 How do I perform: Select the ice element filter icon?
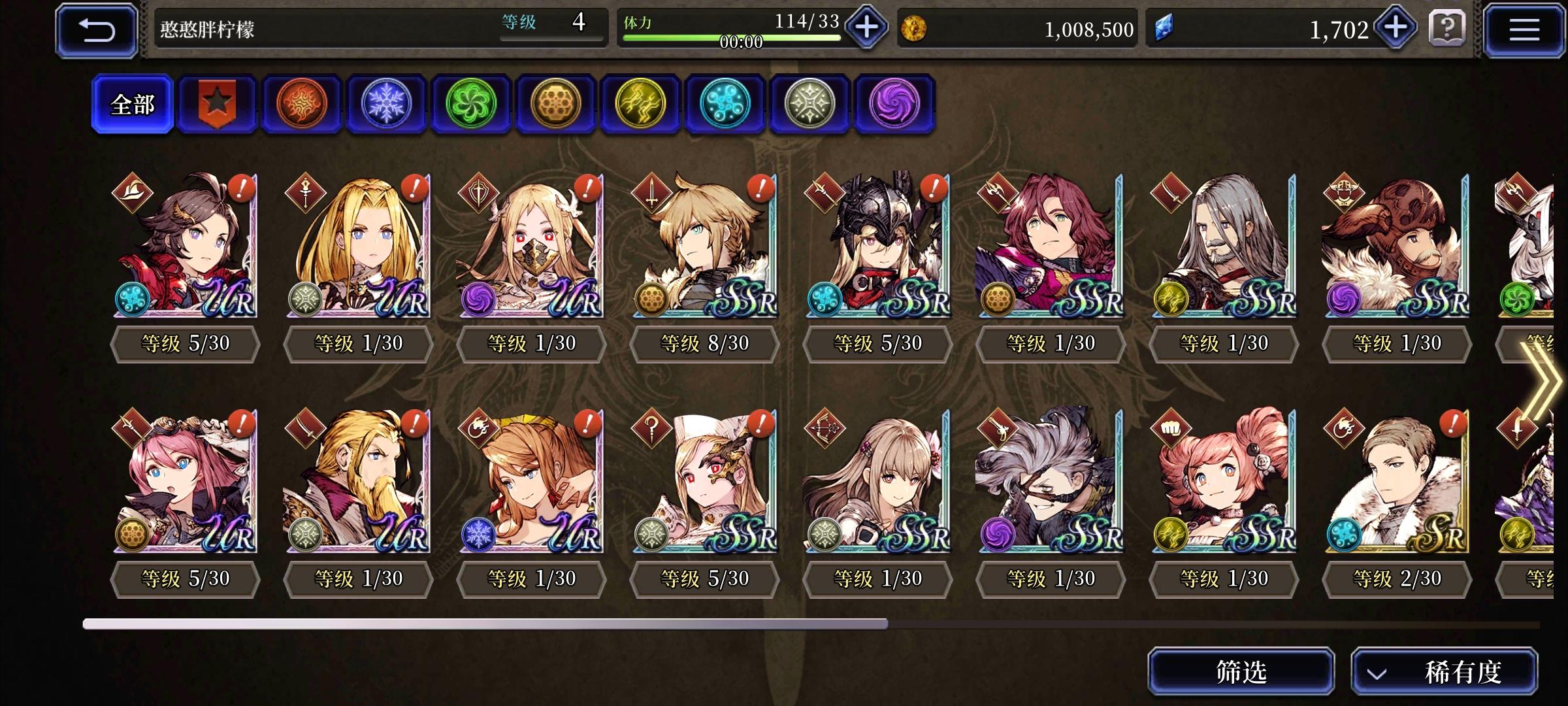click(386, 103)
